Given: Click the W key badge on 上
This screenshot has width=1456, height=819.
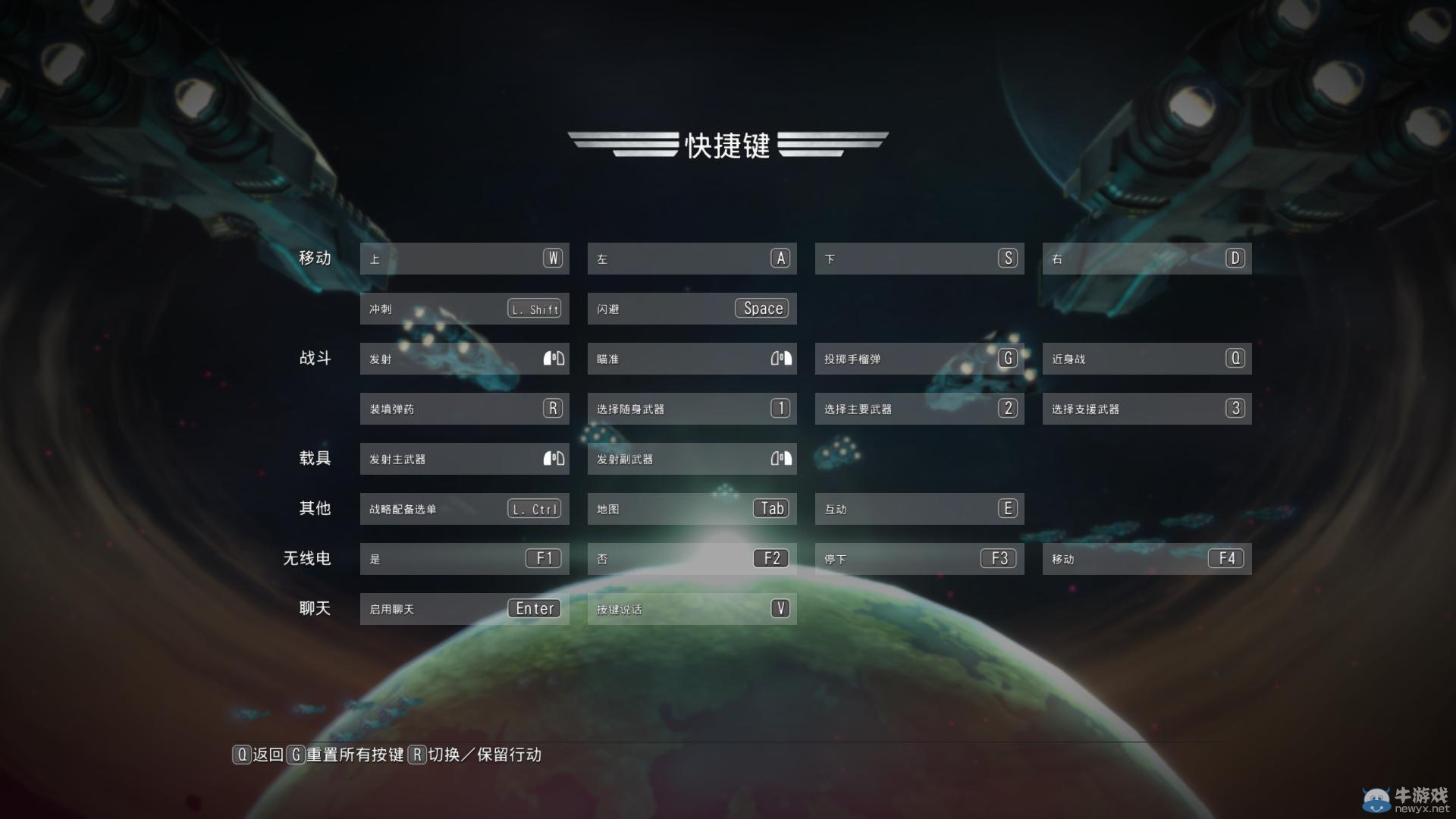Looking at the screenshot, I should coord(552,258).
